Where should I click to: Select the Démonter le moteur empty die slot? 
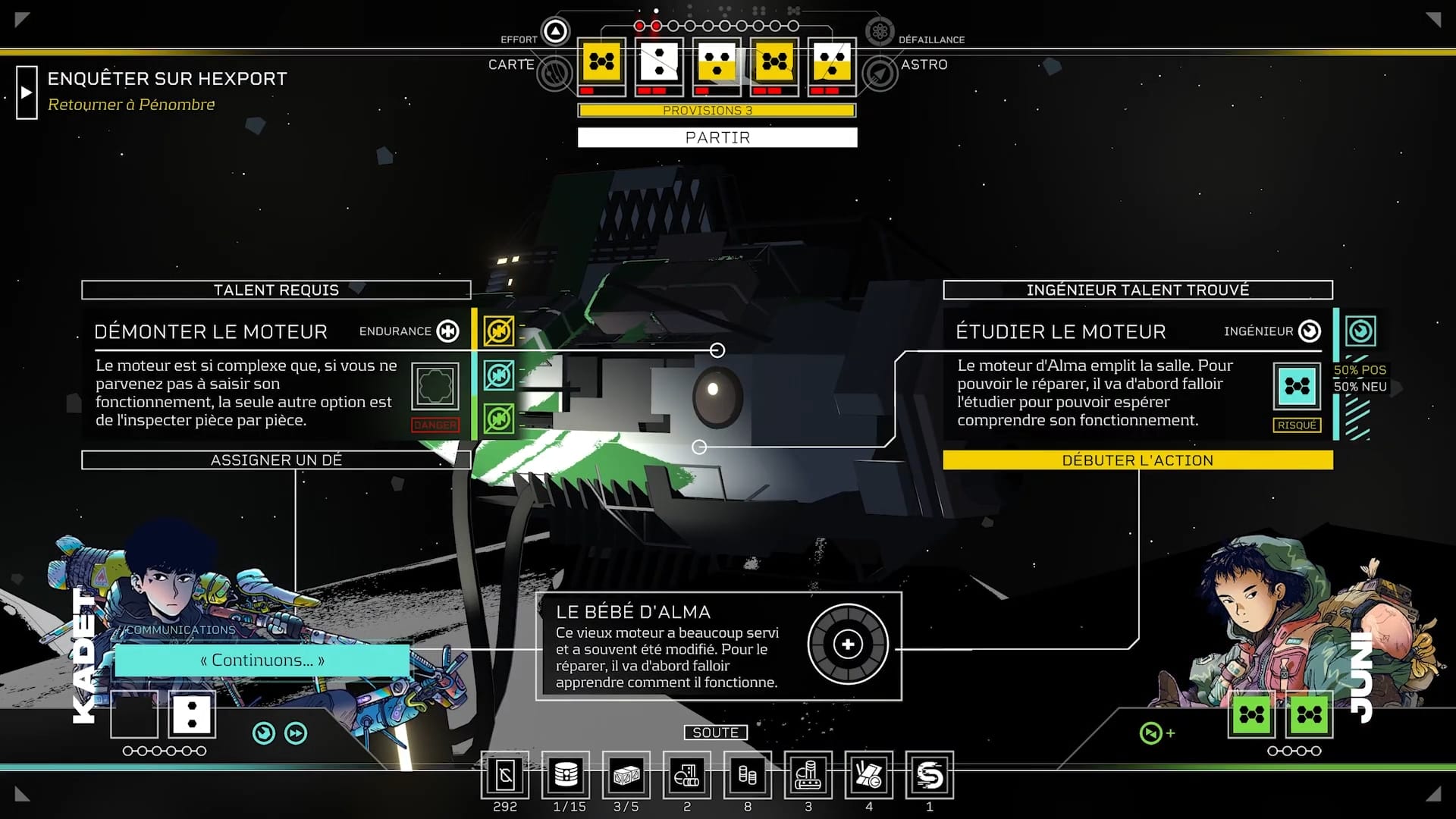click(435, 387)
